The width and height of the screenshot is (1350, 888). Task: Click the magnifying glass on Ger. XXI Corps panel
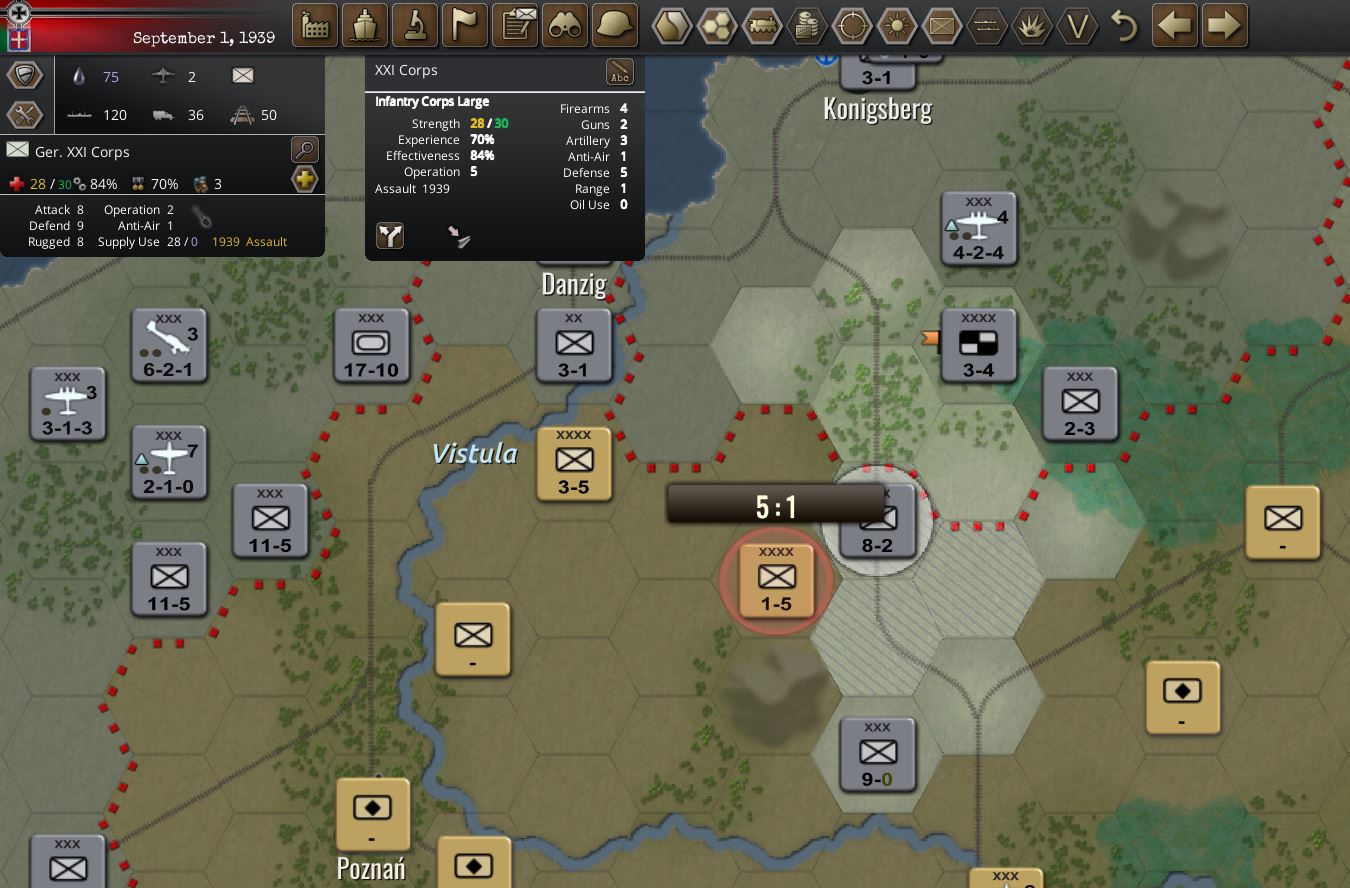(303, 150)
